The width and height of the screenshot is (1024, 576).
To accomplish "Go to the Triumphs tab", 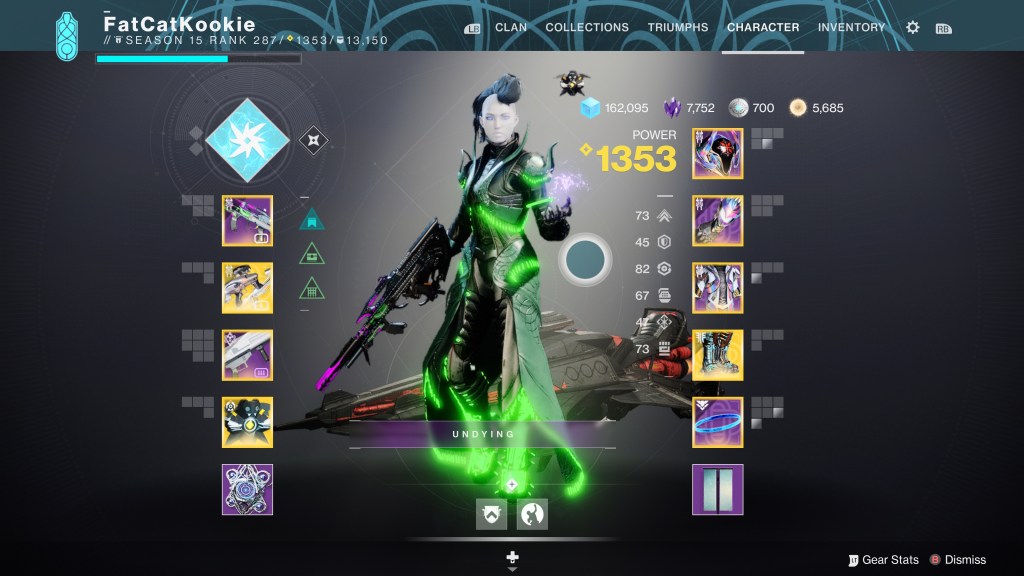I will pyautogui.click(x=677, y=27).
